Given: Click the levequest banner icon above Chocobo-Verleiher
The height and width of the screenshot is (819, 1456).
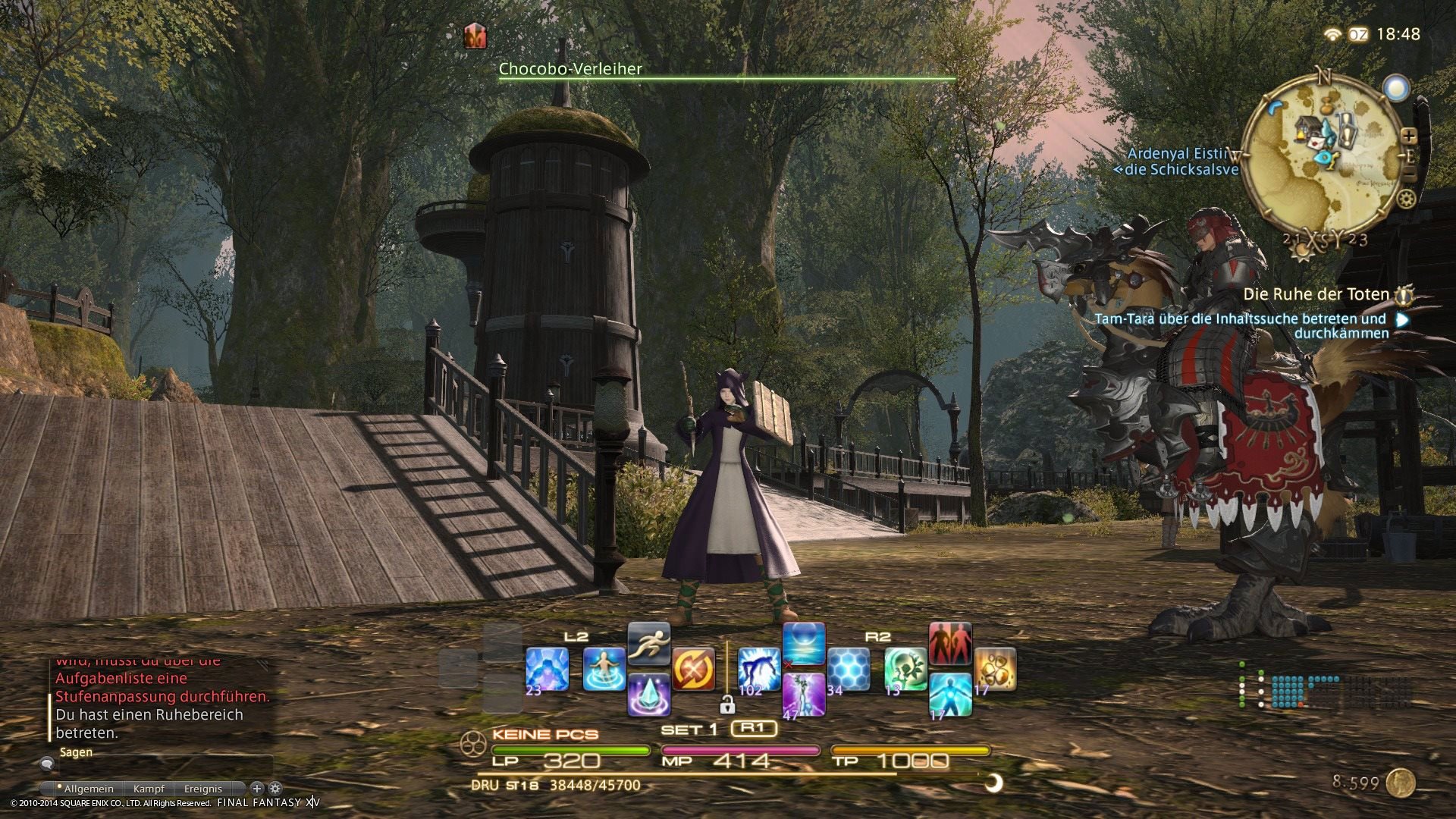Looking at the screenshot, I should tap(474, 36).
